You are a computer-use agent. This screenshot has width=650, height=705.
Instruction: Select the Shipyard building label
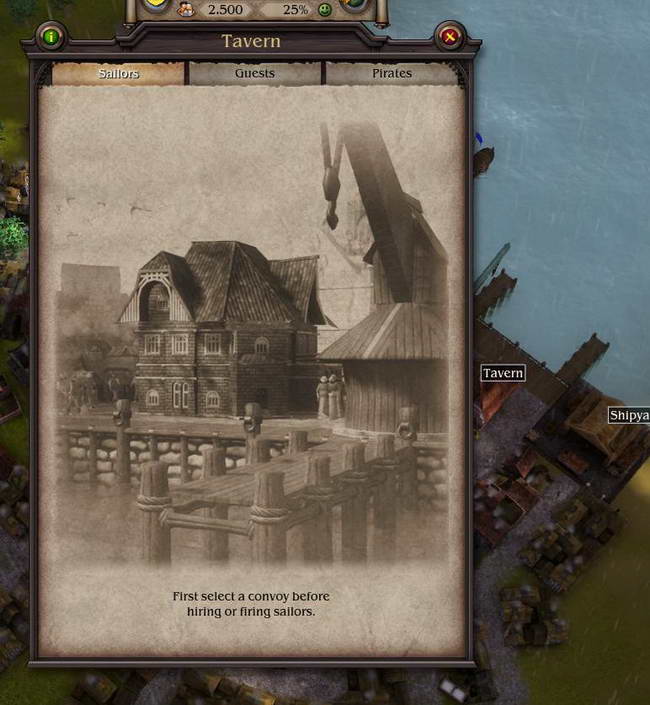click(629, 415)
